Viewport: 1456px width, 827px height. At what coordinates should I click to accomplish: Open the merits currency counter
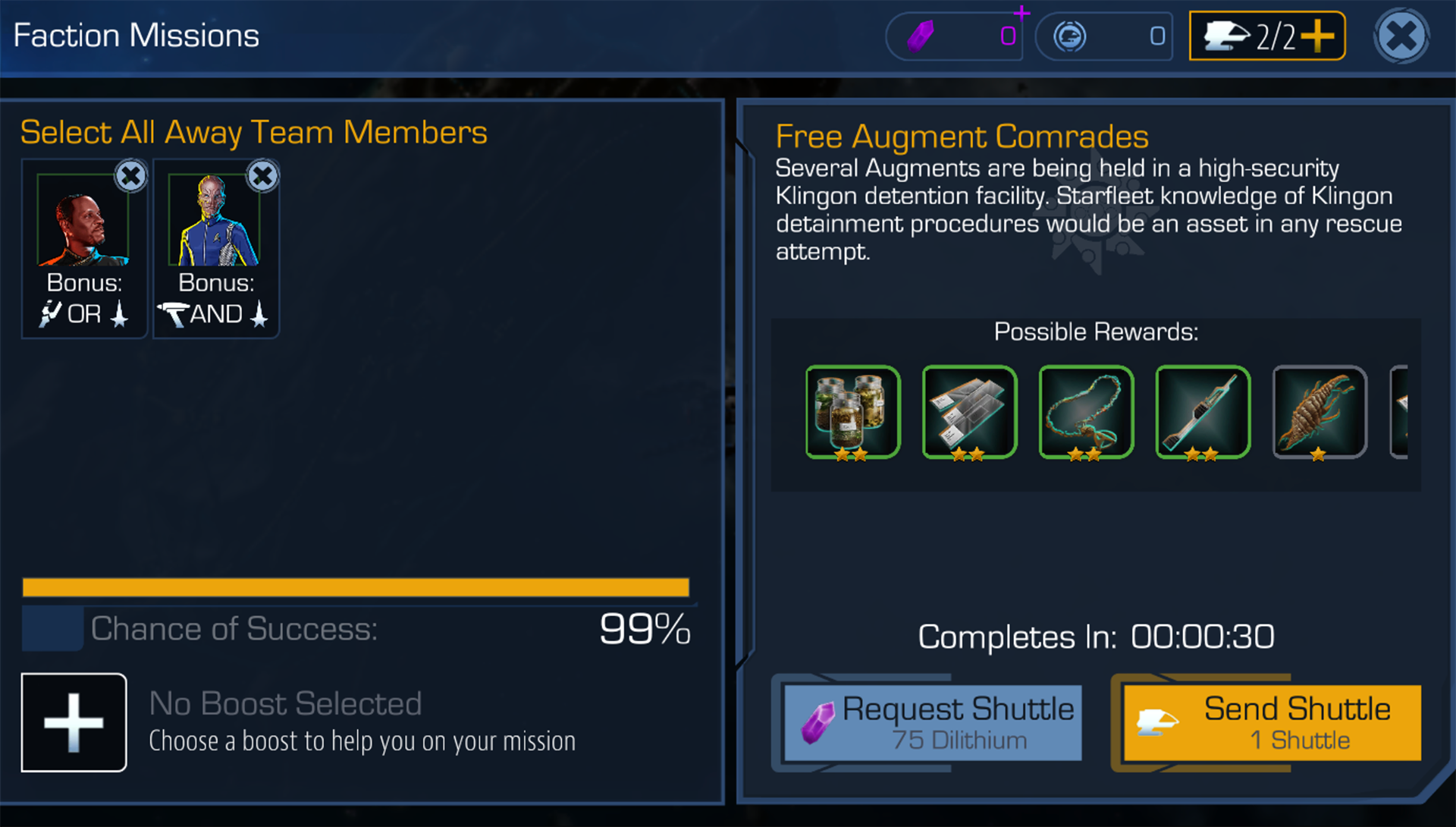click(1103, 36)
